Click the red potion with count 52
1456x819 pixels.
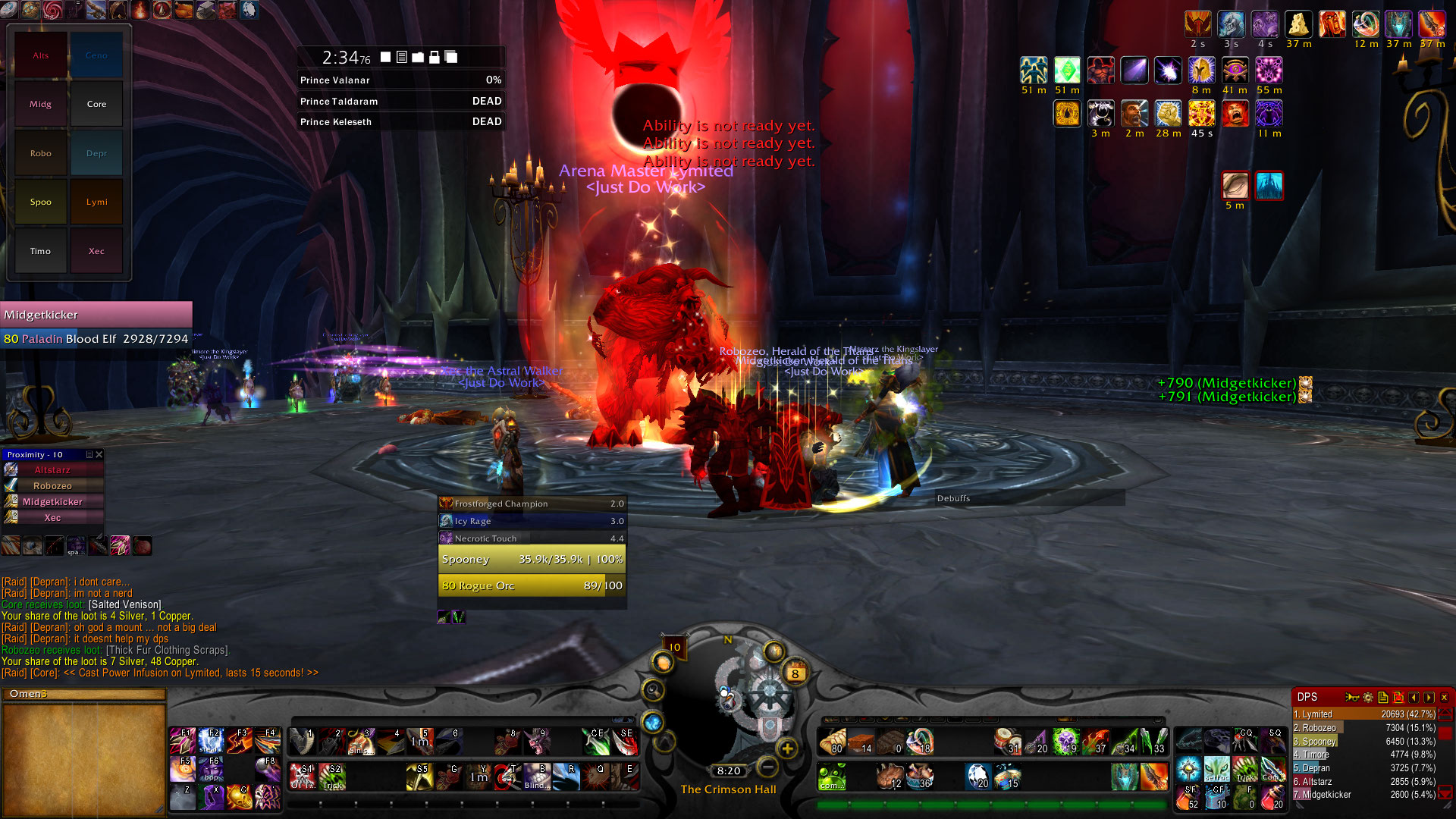tap(1188, 796)
